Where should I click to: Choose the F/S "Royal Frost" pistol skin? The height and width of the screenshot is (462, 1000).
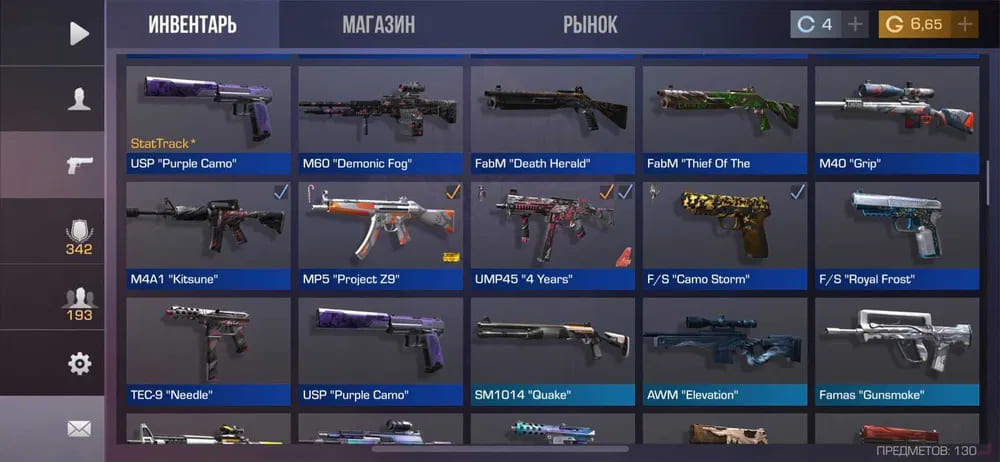click(x=897, y=235)
